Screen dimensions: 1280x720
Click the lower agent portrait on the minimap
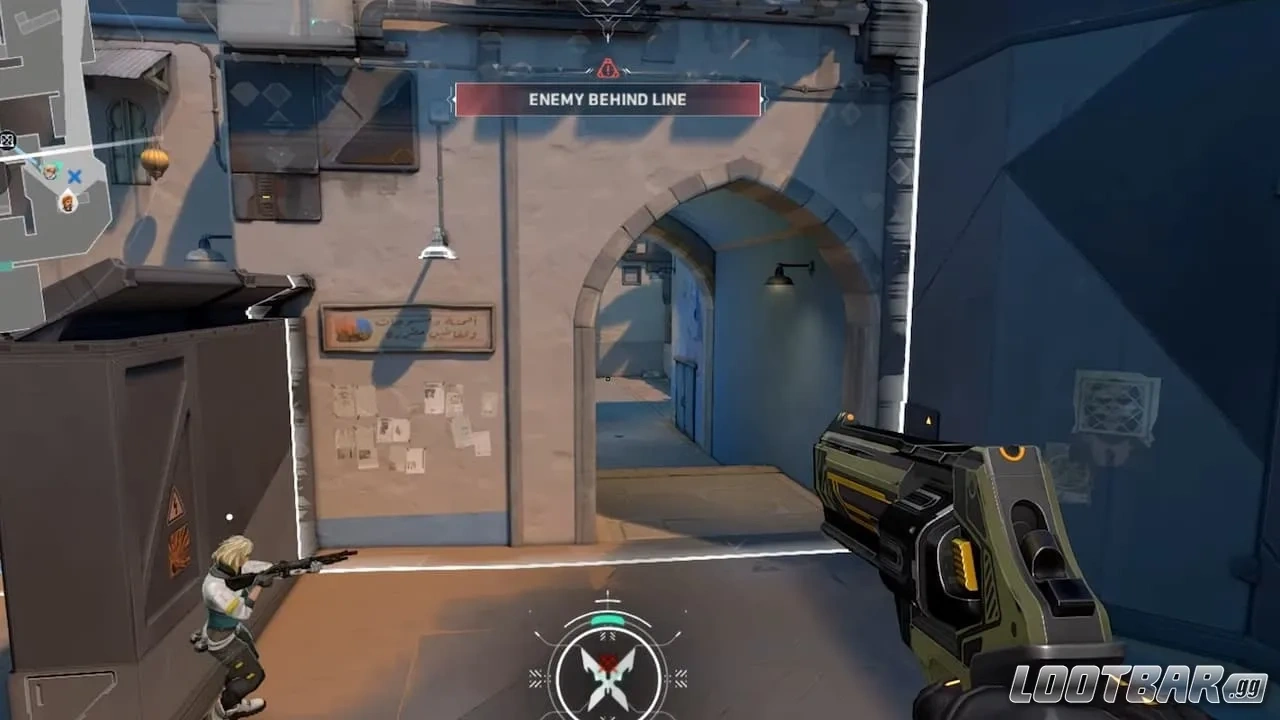coord(65,203)
